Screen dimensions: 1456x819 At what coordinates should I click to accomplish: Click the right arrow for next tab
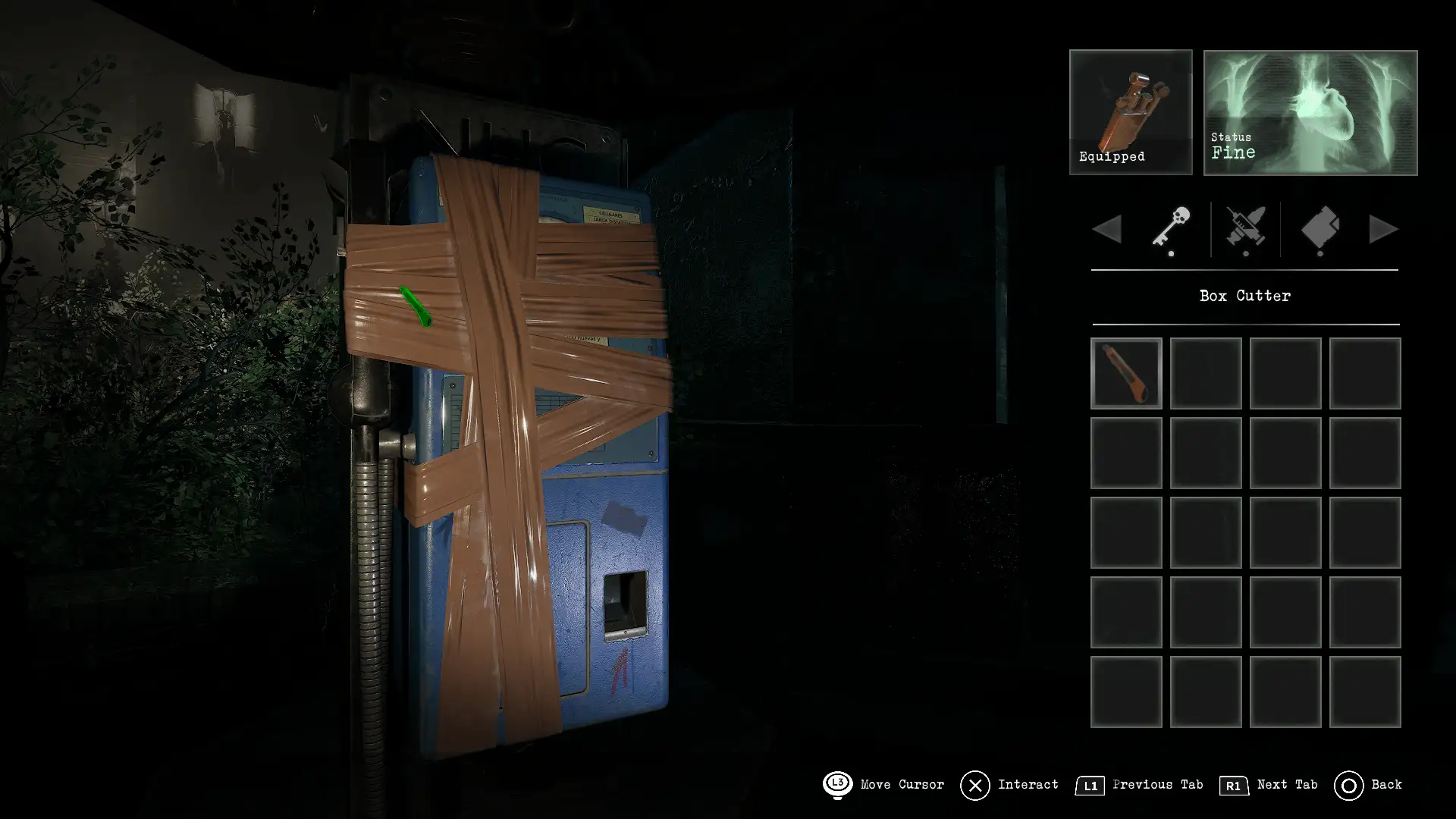coord(1382,229)
